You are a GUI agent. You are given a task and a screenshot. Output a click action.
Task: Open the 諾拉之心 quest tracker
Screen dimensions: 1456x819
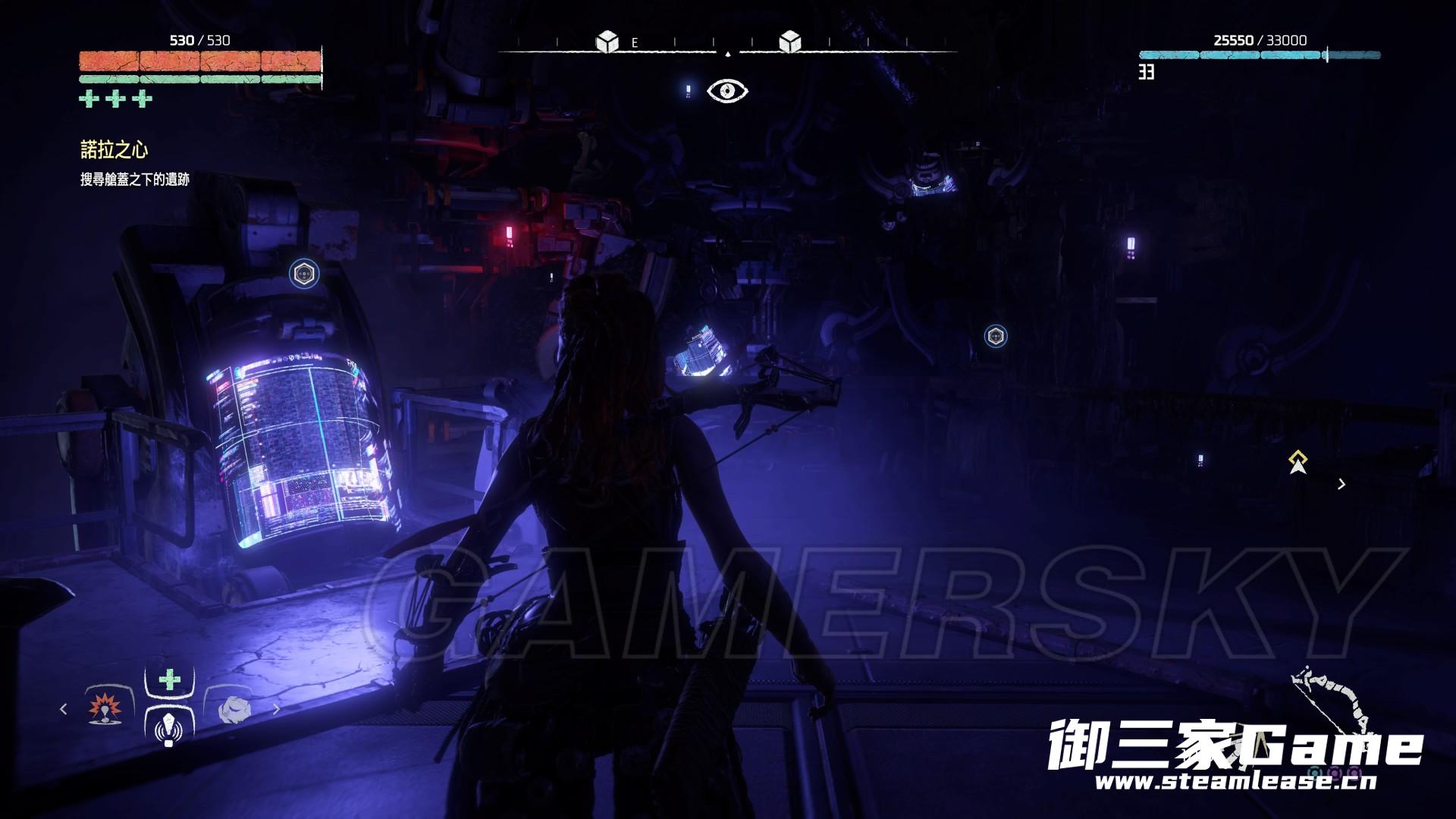(115, 149)
